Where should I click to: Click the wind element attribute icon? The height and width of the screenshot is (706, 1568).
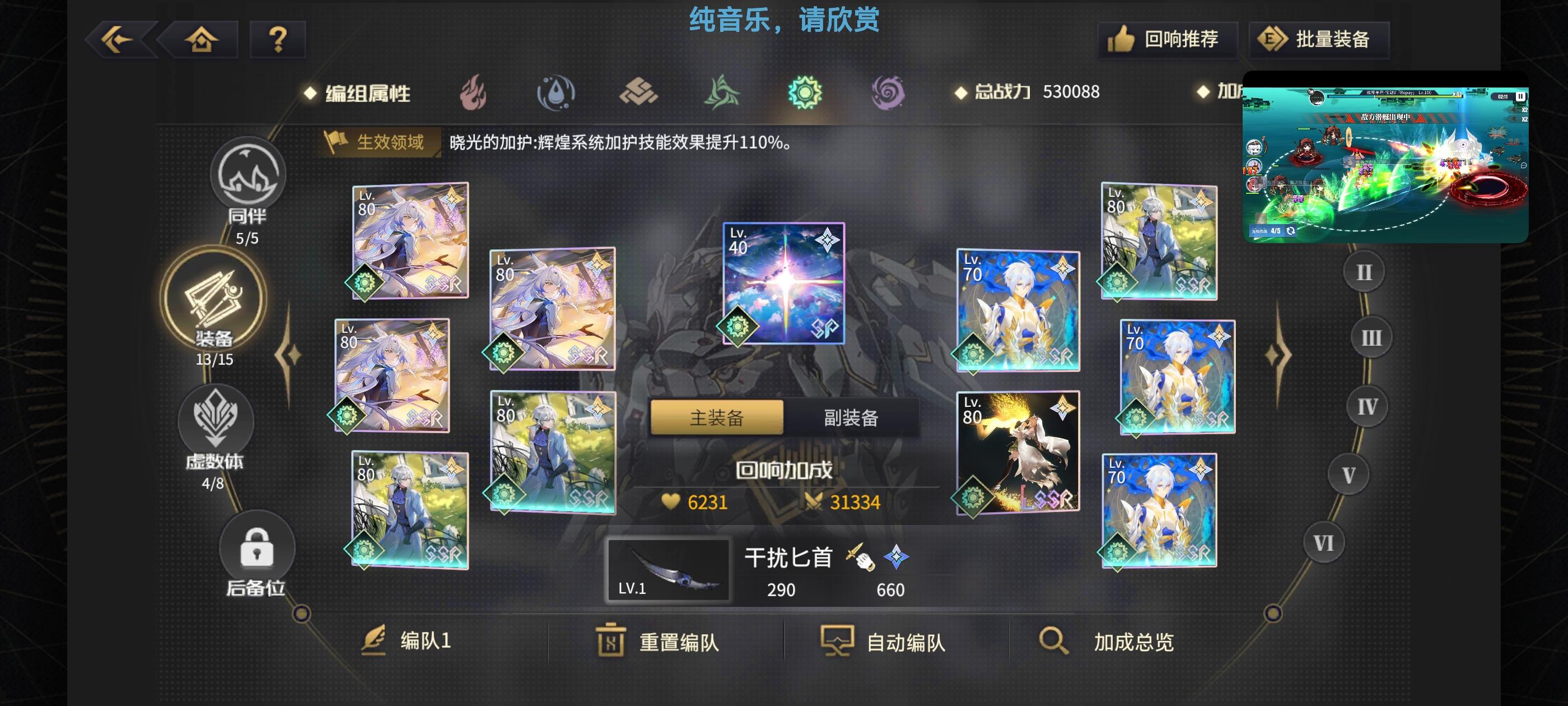pyautogui.click(x=724, y=93)
